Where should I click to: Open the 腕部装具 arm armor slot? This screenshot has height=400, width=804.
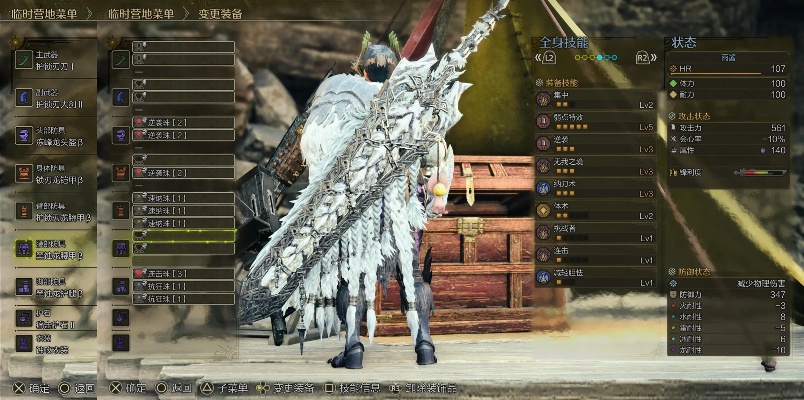point(55,210)
